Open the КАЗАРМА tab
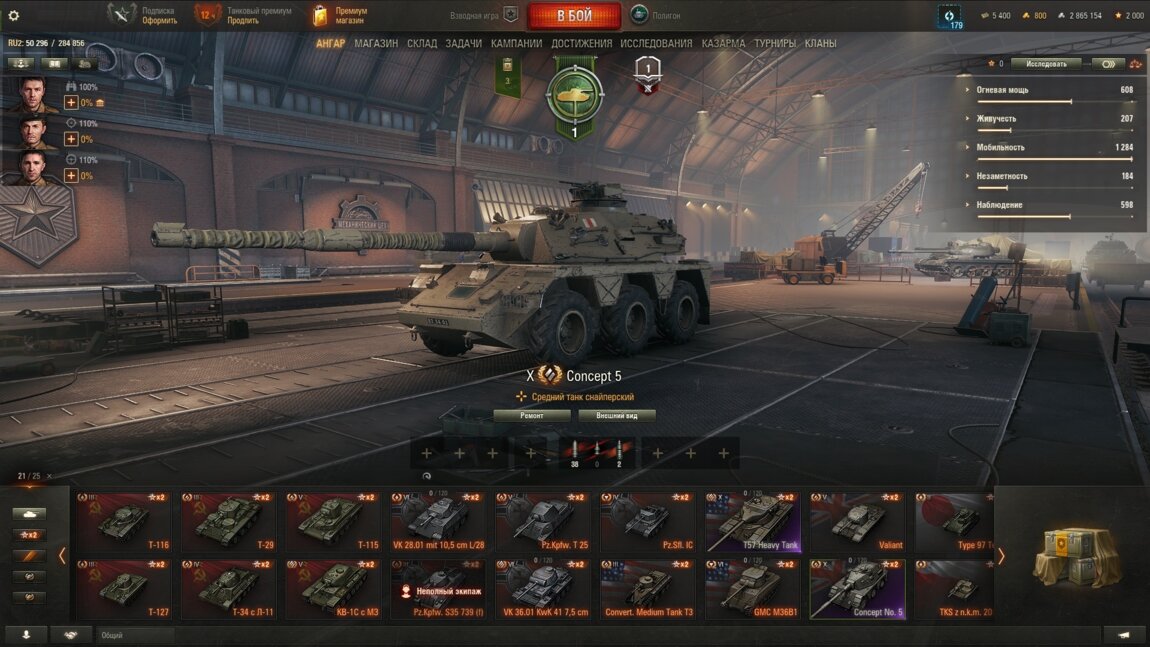The height and width of the screenshot is (647, 1150). [723, 44]
